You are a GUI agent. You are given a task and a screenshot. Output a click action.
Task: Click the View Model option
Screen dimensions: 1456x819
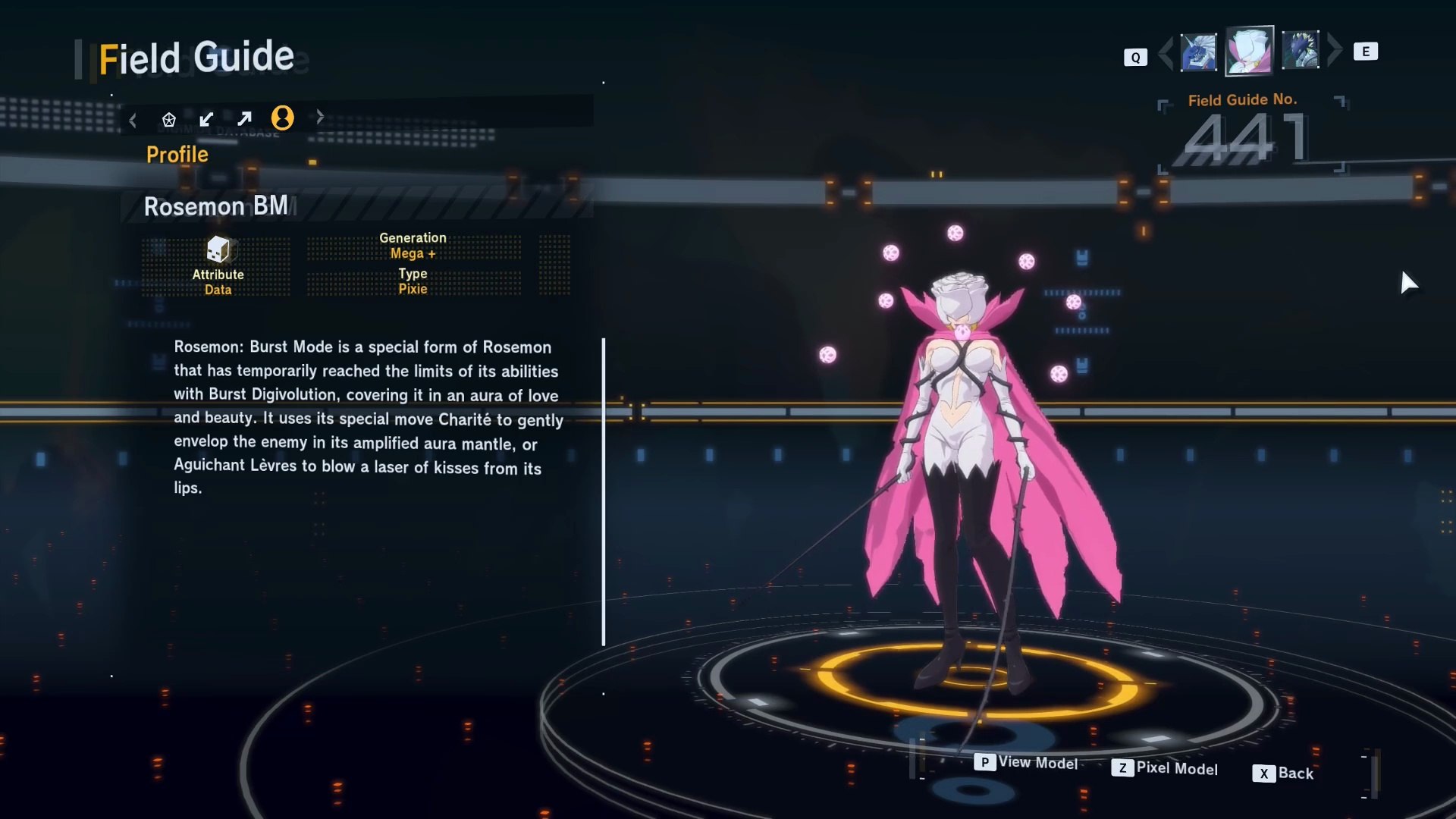click(x=1026, y=762)
